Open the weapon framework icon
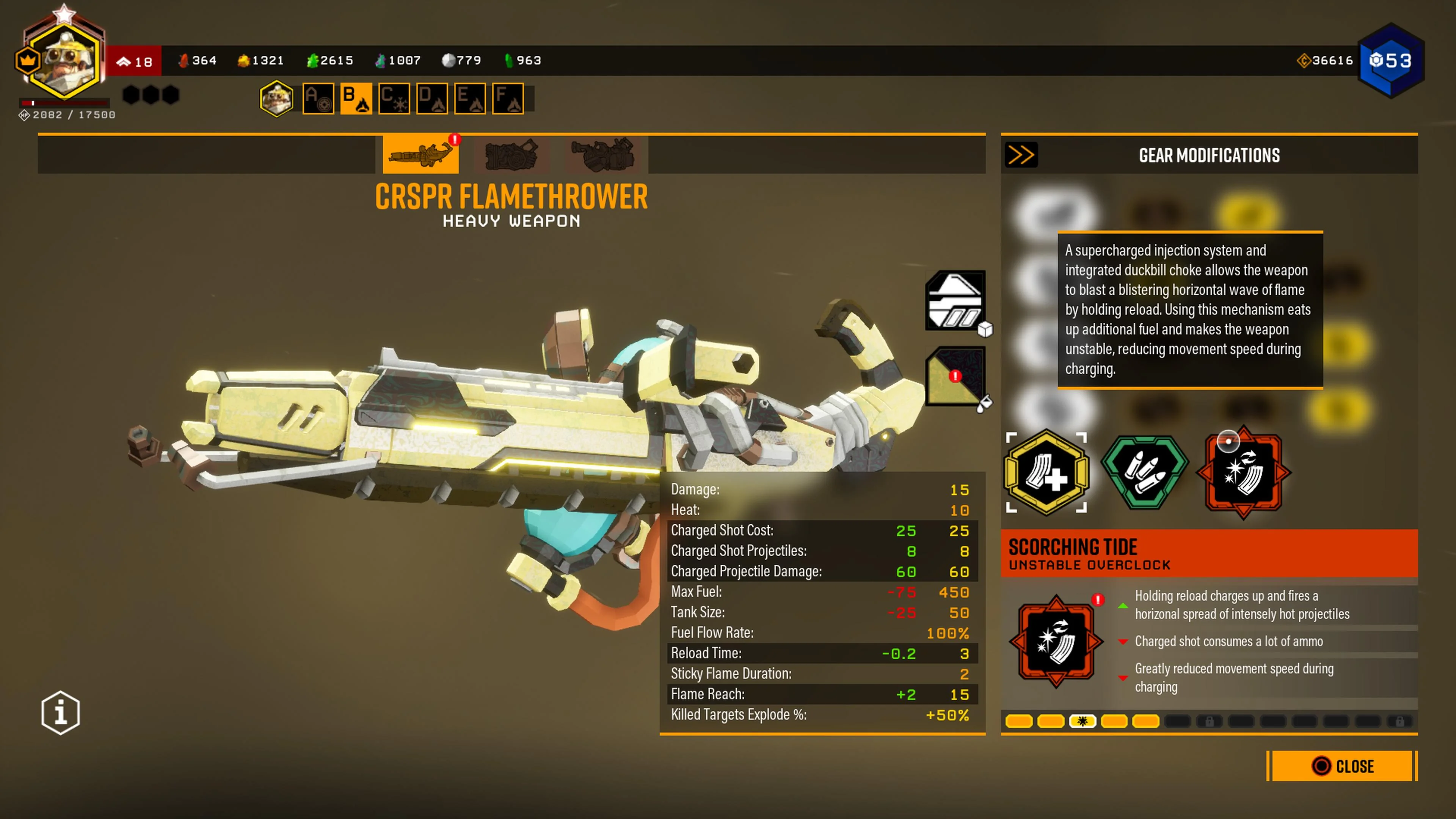Viewport: 1456px width, 819px height. (x=955, y=301)
